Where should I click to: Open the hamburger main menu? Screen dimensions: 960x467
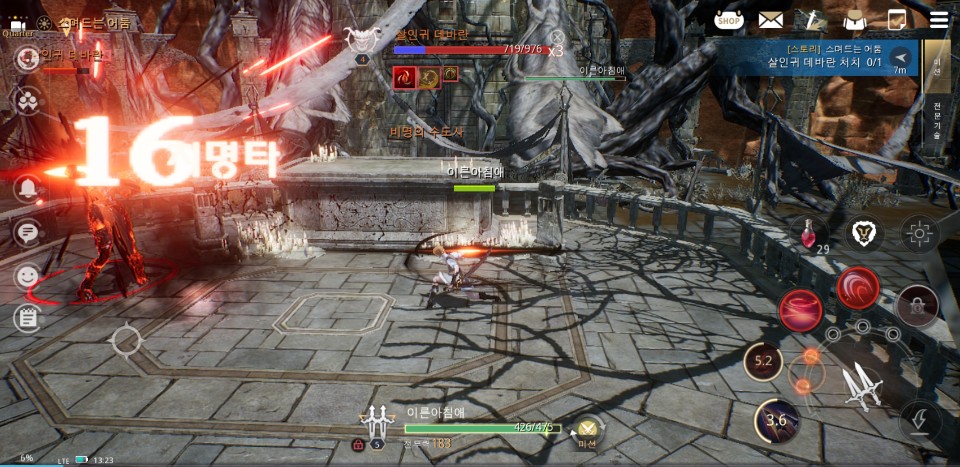pos(938,19)
